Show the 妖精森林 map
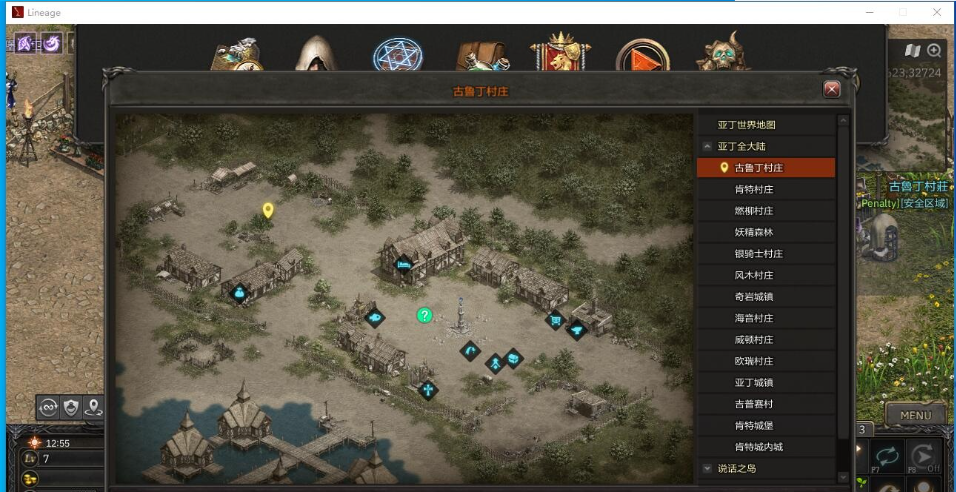956x492 pixels. (x=753, y=232)
